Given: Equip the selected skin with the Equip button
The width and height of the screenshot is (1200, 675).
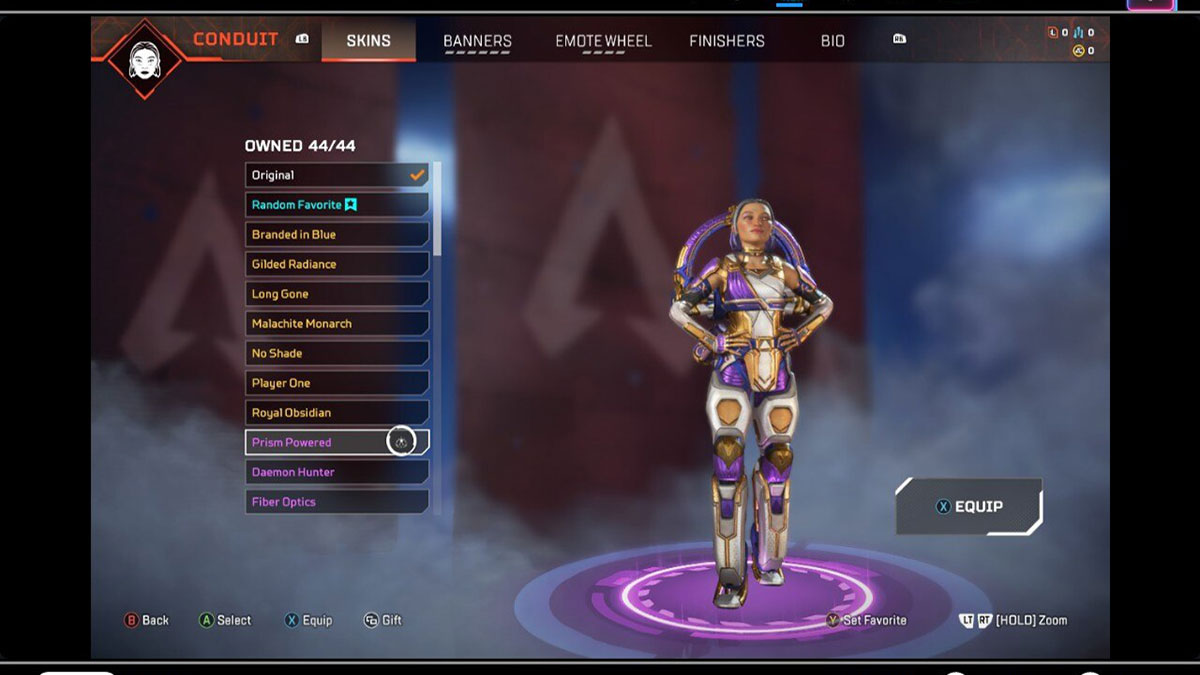Looking at the screenshot, I should pos(968,506).
